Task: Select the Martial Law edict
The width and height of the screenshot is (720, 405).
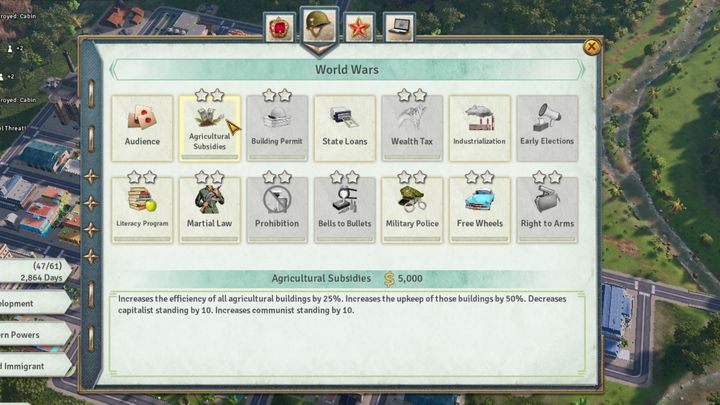Action: pos(209,209)
